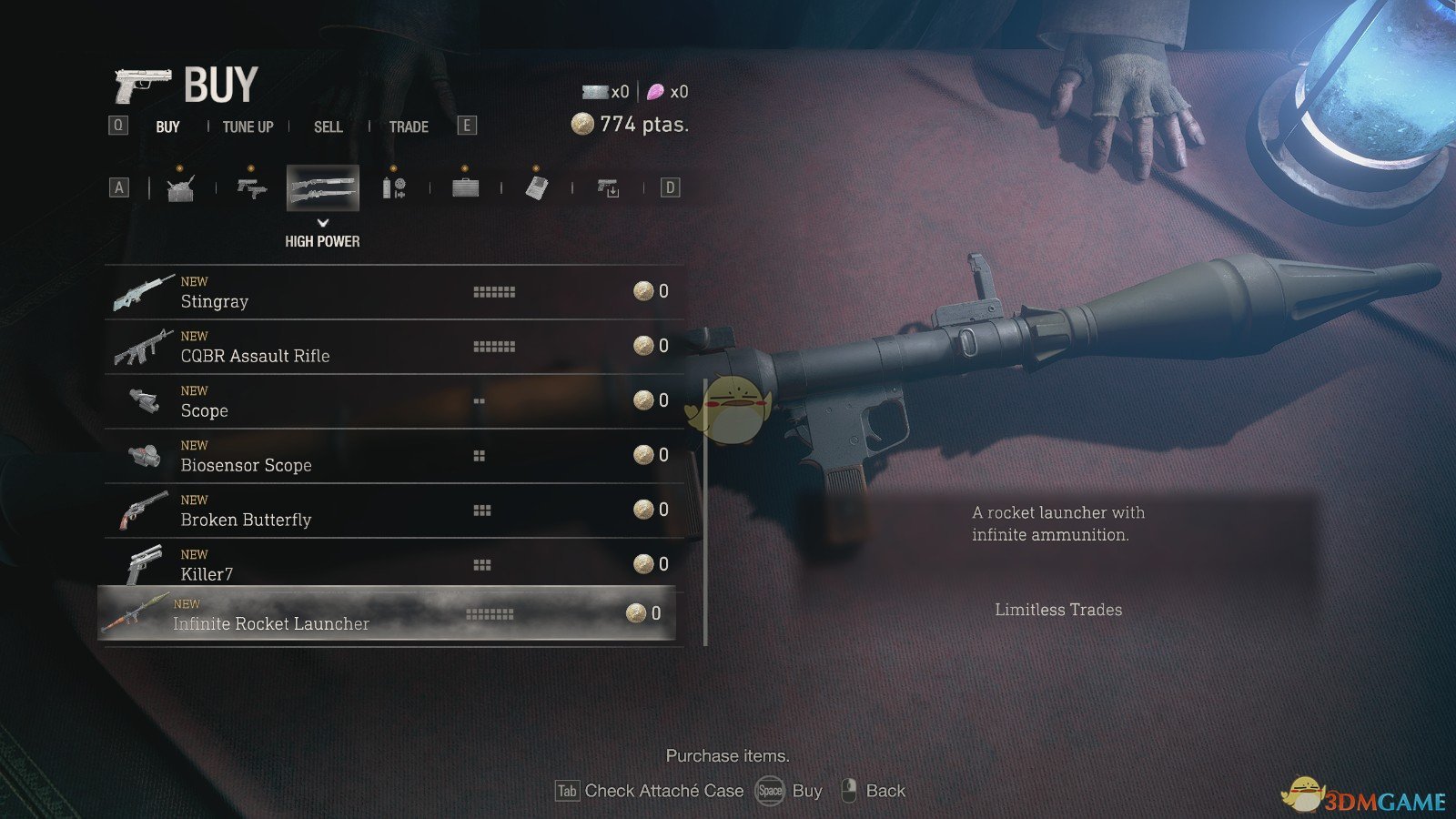The height and width of the screenshot is (819, 1456).
Task: Highlight the Infinite Rocket Launcher row
Action: point(387,614)
